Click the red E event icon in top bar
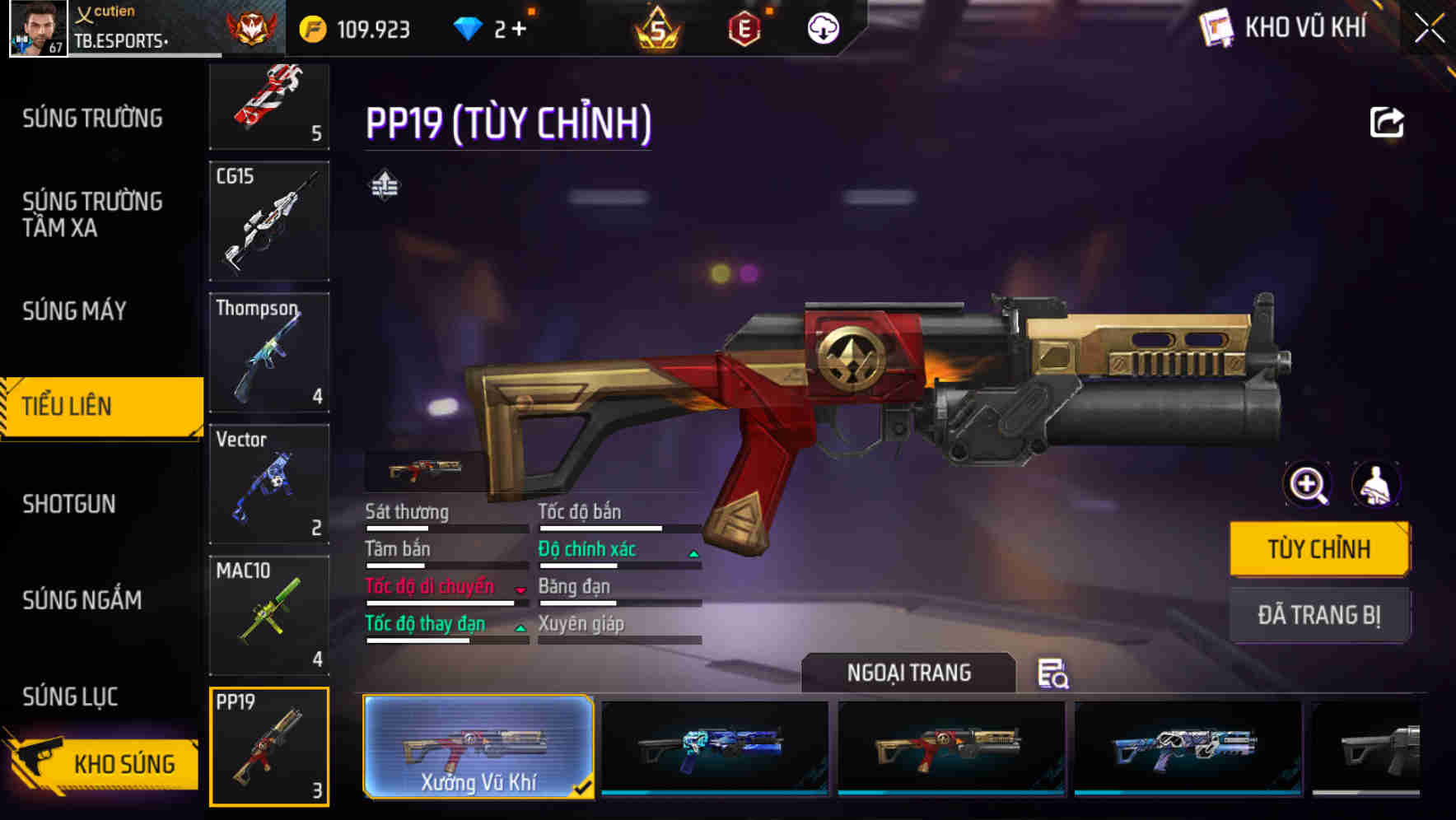 point(745,27)
